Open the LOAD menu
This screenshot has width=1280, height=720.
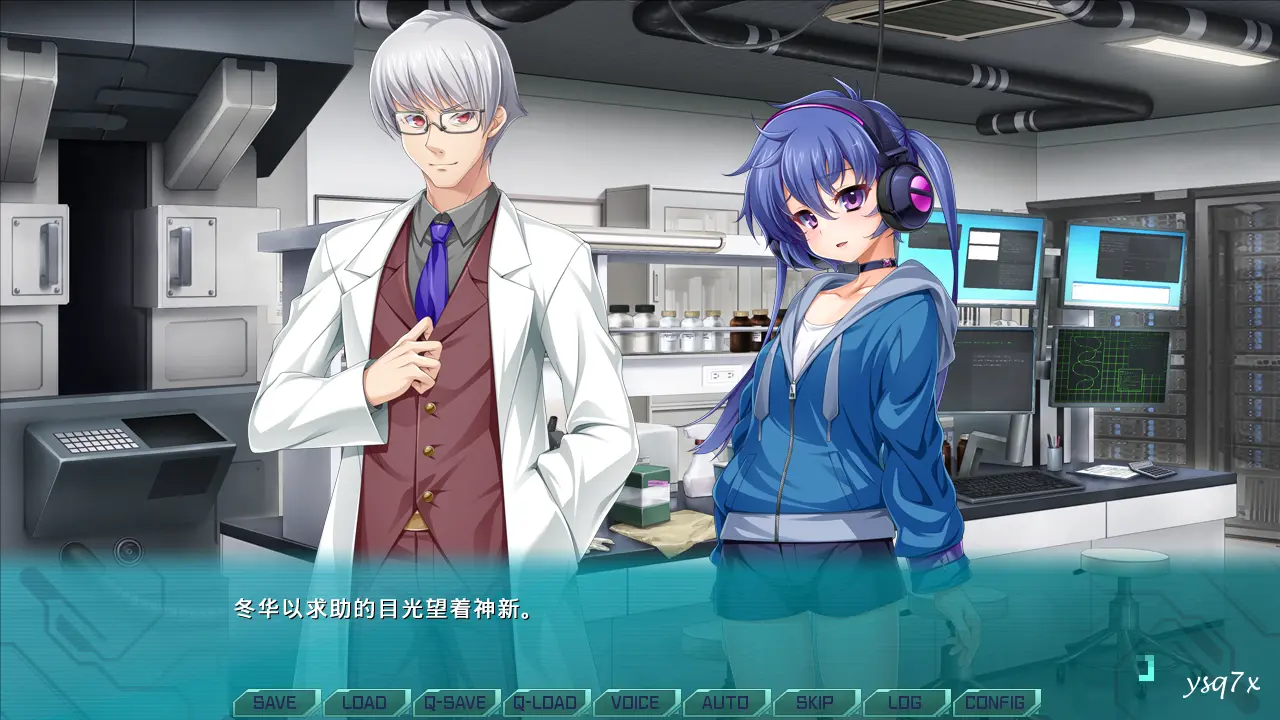[365, 702]
